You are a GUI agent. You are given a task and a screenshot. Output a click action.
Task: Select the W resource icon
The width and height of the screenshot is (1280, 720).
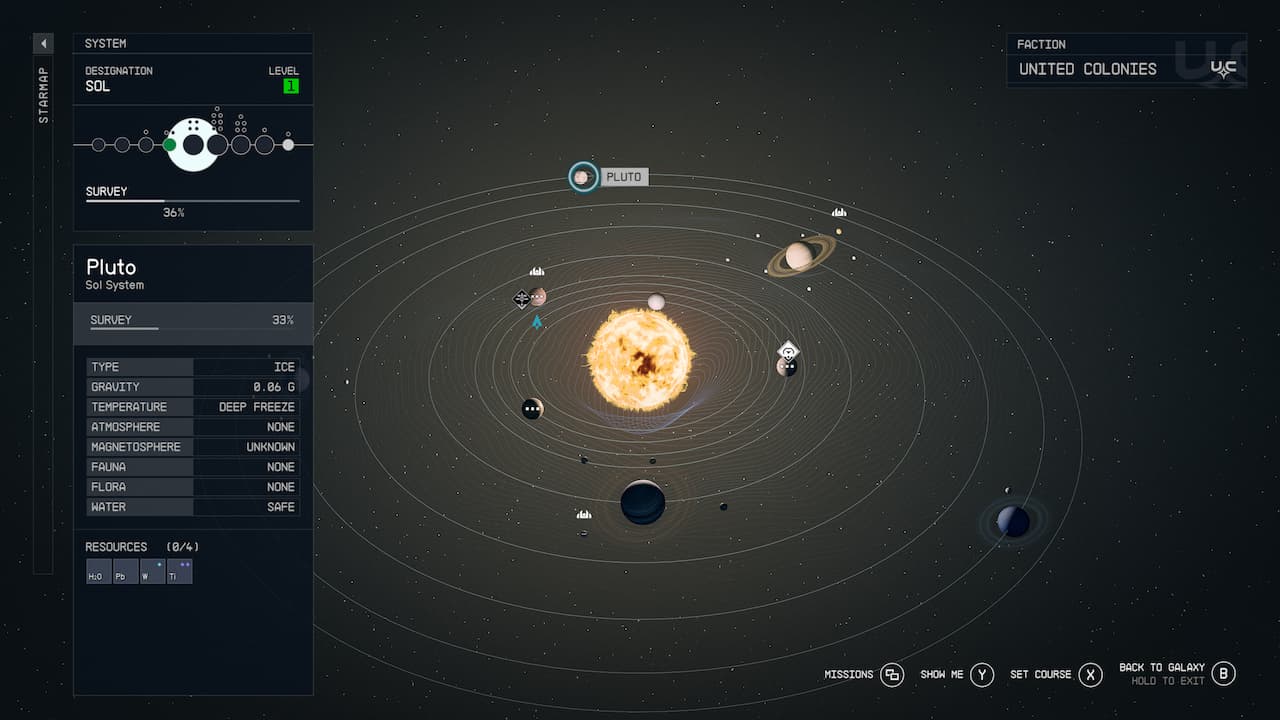tap(151, 571)
